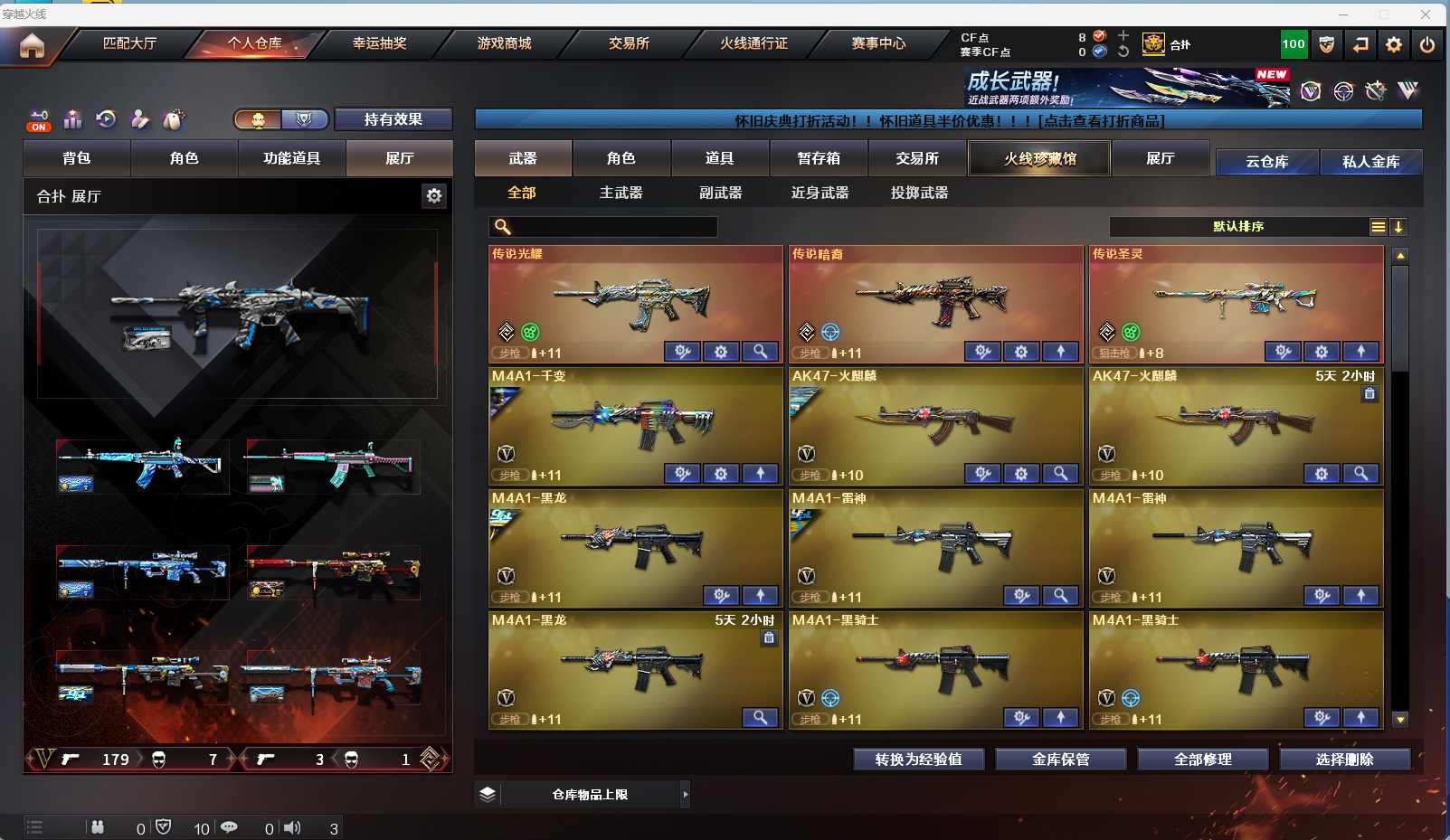This screenshot has width=1450, height=840.
Task: Open the 火线珍藏馆 collection tab
Action: click(x=1039, y=158)
